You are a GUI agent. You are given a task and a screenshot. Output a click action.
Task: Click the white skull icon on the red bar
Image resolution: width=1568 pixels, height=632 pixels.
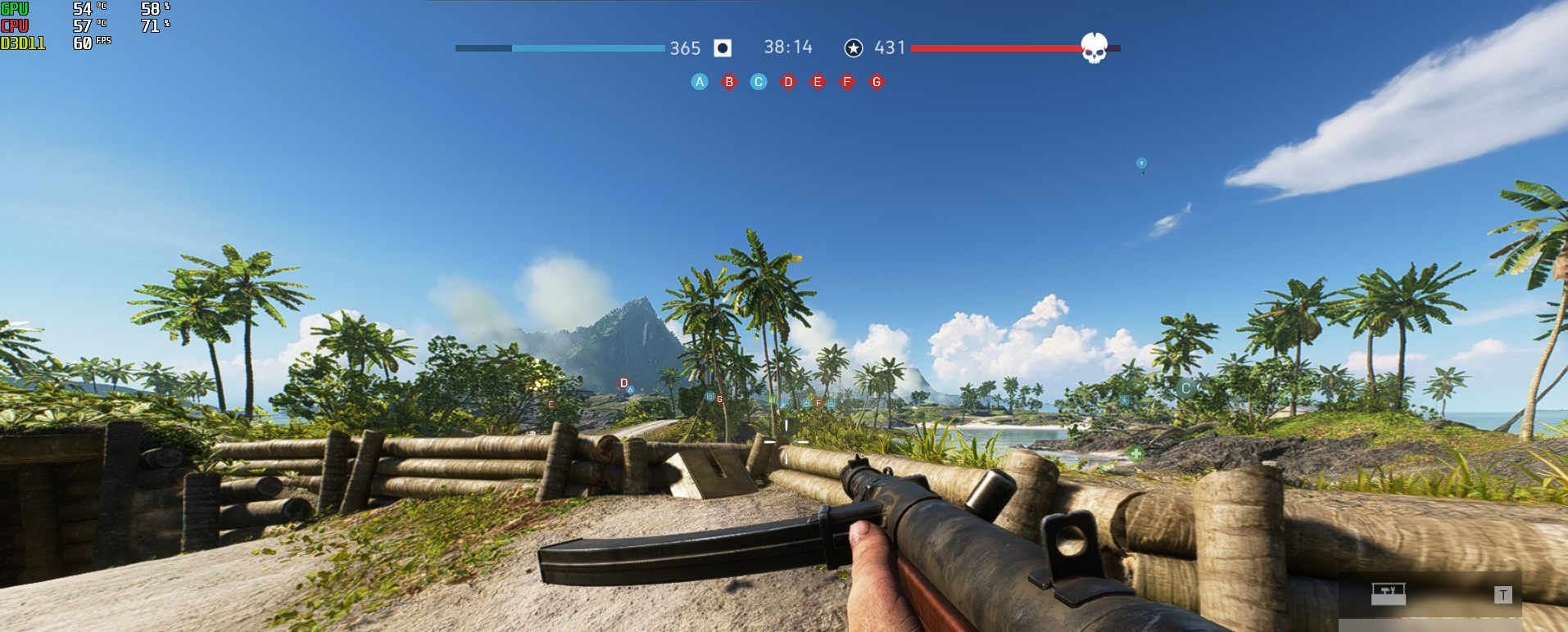coord(1094,48)
